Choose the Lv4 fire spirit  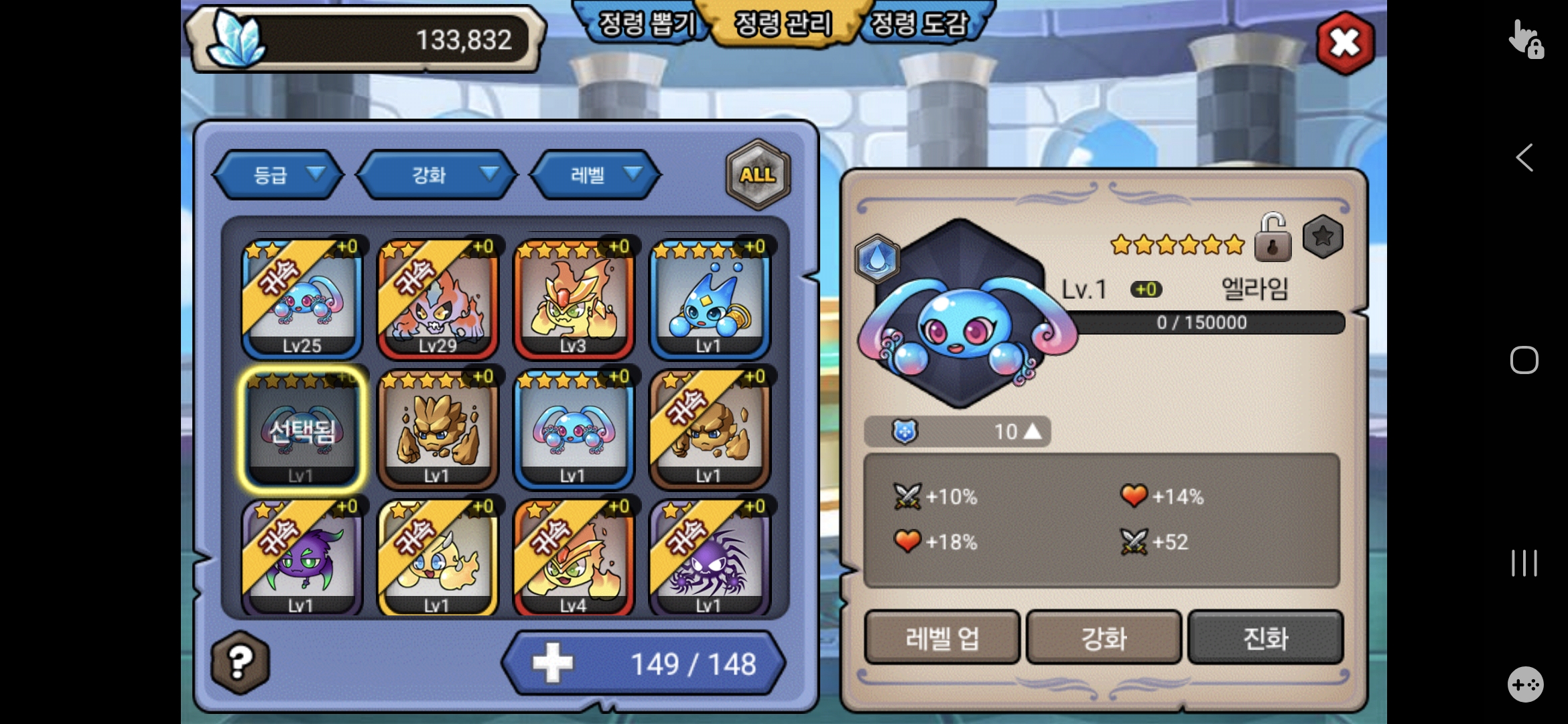click(x=574, y=558)
